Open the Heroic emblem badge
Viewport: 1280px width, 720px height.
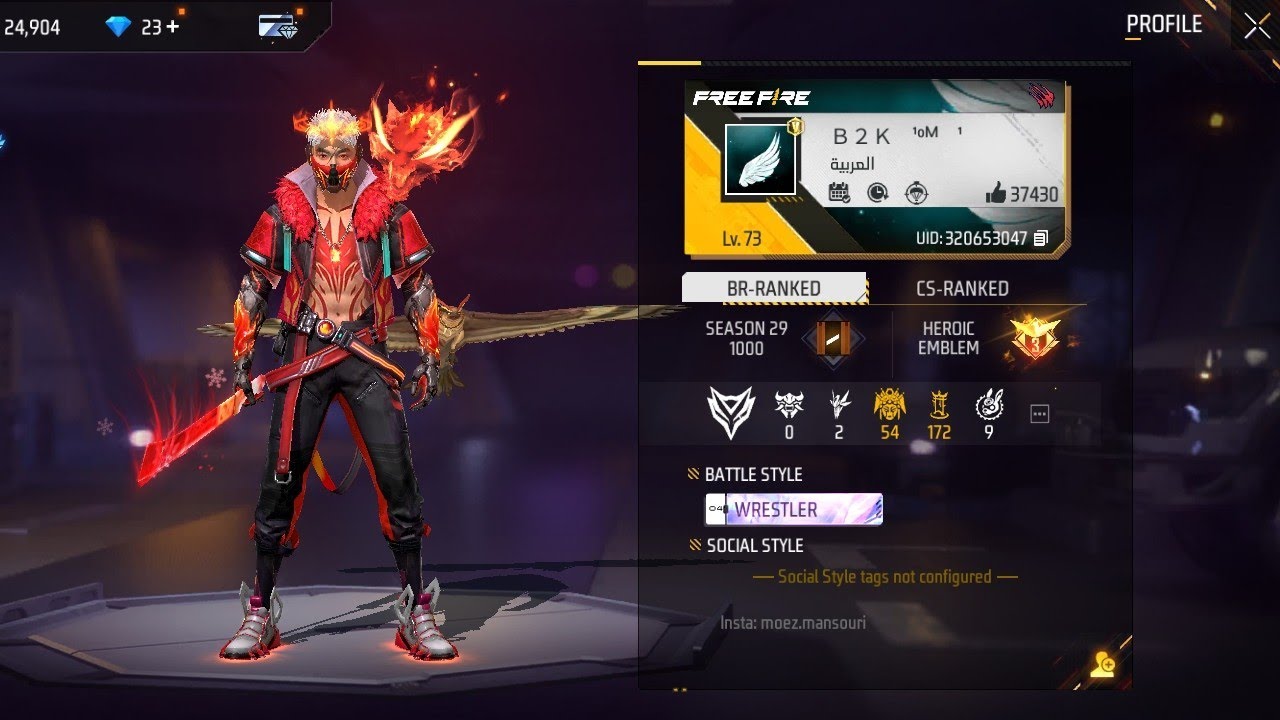click(1034, 337)
